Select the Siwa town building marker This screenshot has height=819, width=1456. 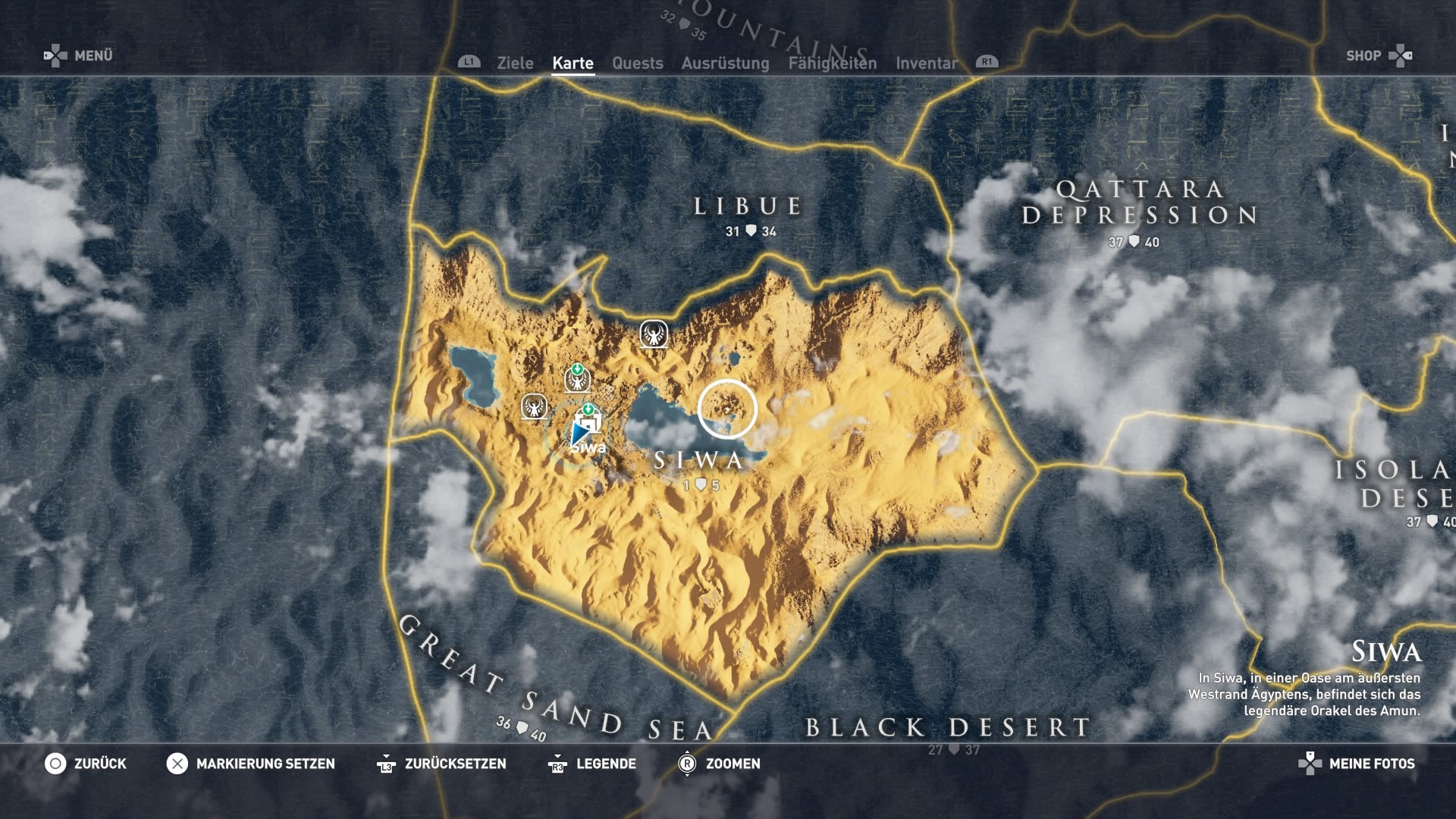tap(588, 421)
